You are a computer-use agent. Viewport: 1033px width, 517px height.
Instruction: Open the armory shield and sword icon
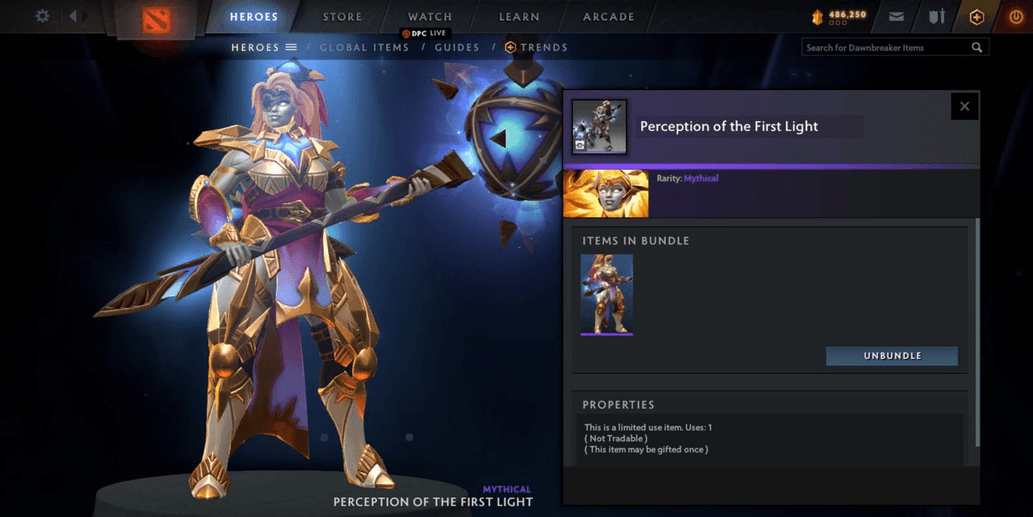[937, 17]
